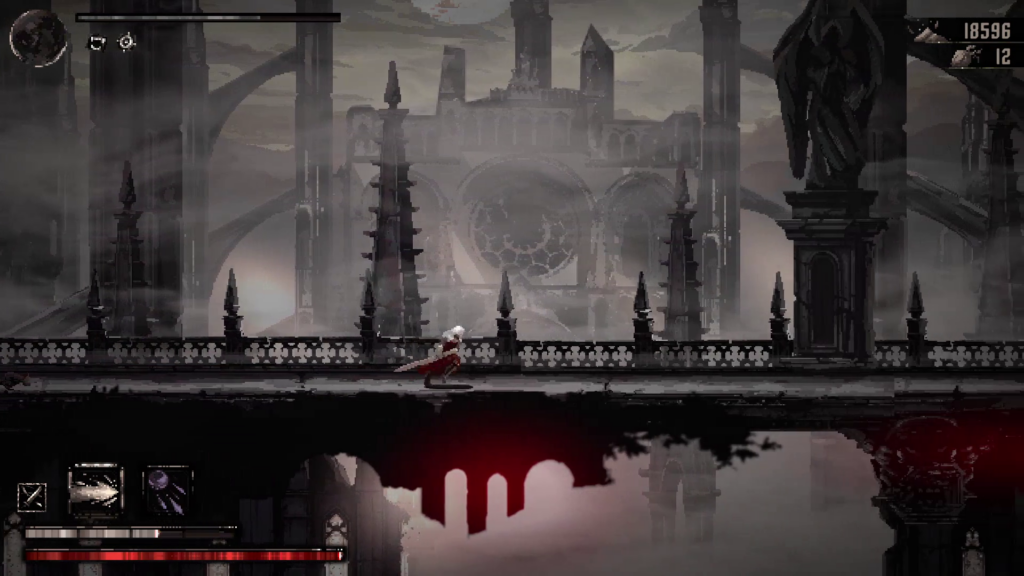Select the crossed swords weapon slot
Image resolution: width=1024 pixels, height=576 pixels.
tap(31, 496)
